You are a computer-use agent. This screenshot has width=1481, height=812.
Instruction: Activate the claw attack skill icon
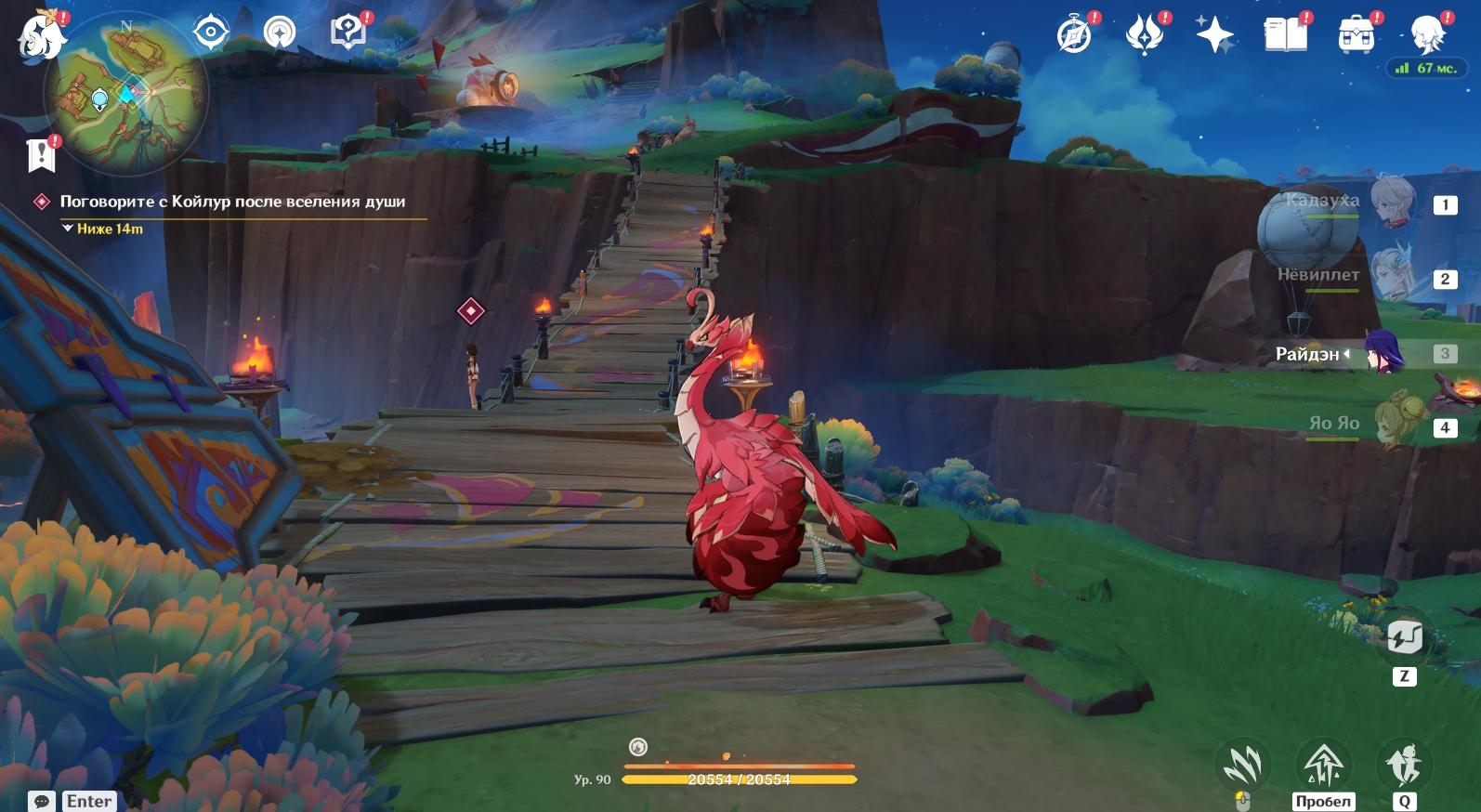1242,766
